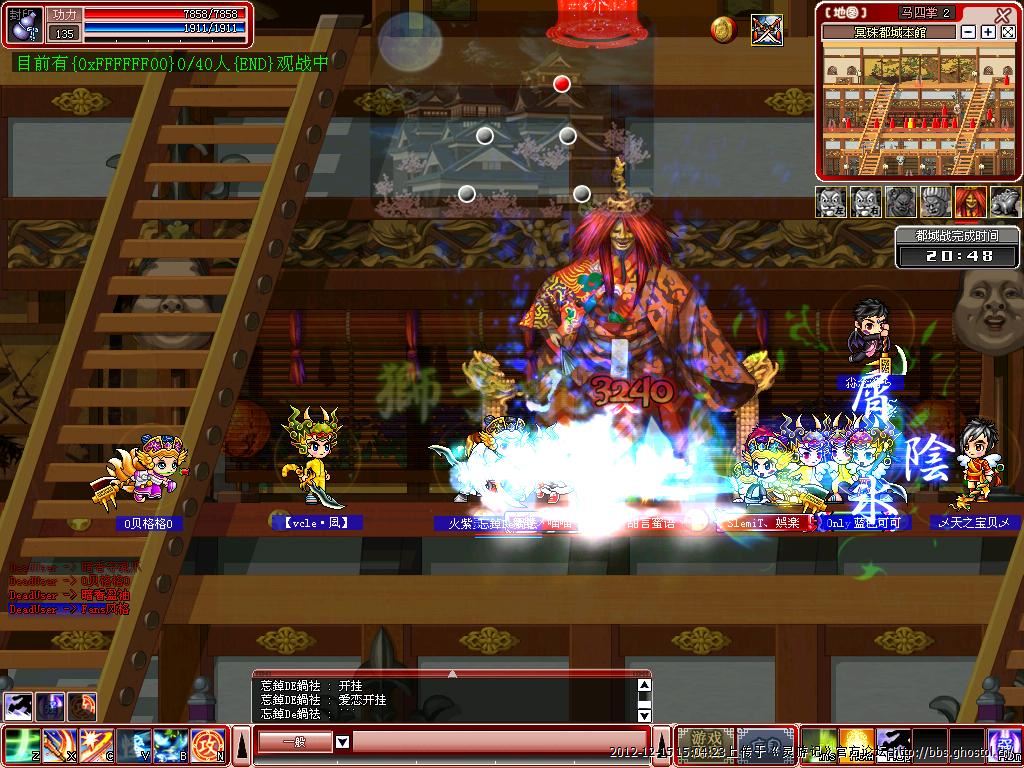The image size is (1024, 768).
Task: Select the red-haired demon boss portrait
Action: click(970, 202)
